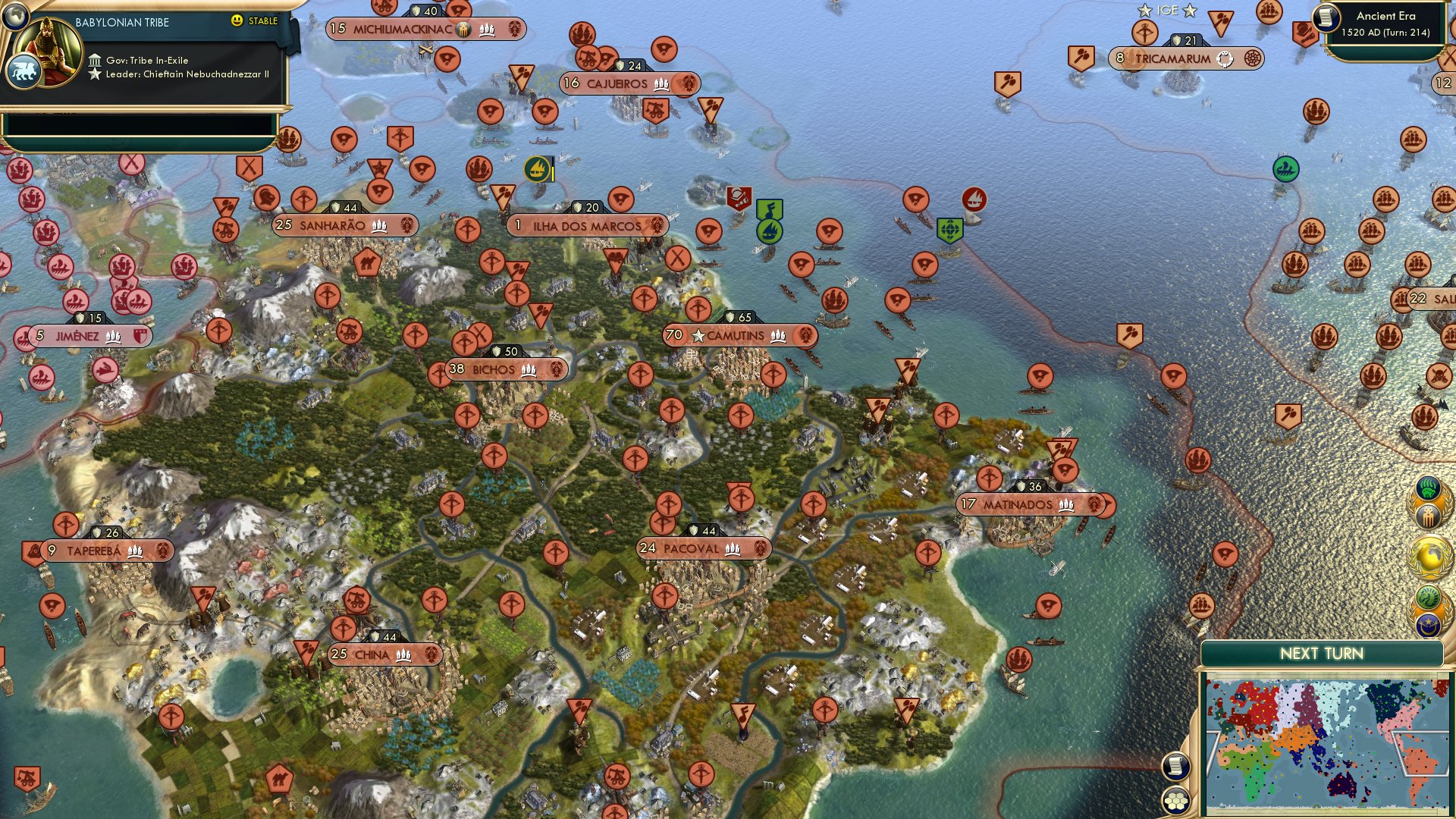Open the Tricamarum city banner
Image resolution: width=1456 pixels, height=819 pixels.
click(1187, 58)
